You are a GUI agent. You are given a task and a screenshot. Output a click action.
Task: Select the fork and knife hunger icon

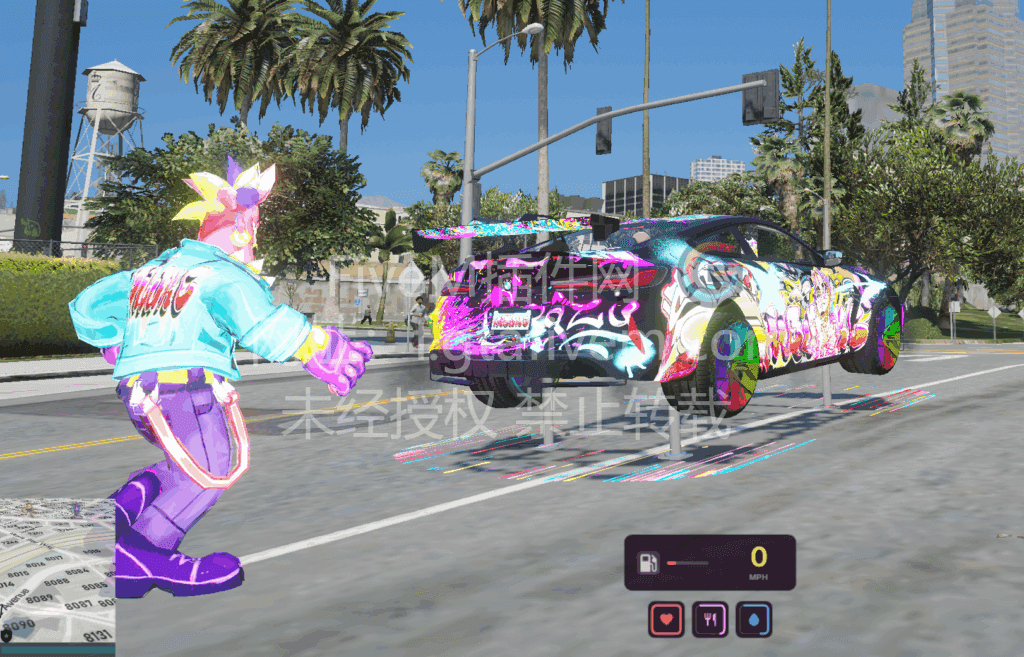click(710, 620)
